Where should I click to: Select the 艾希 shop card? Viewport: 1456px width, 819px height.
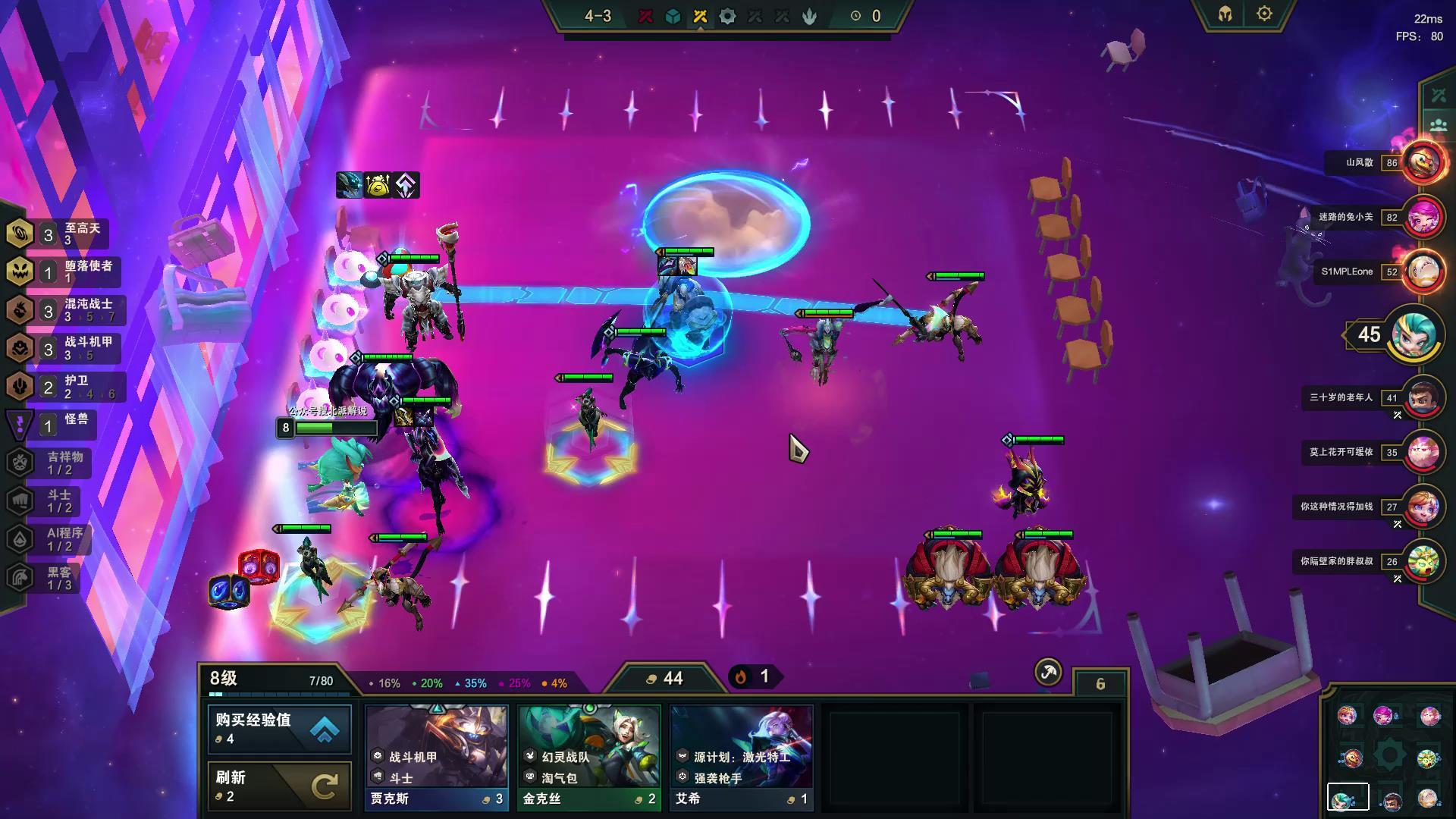click(741, 757)
